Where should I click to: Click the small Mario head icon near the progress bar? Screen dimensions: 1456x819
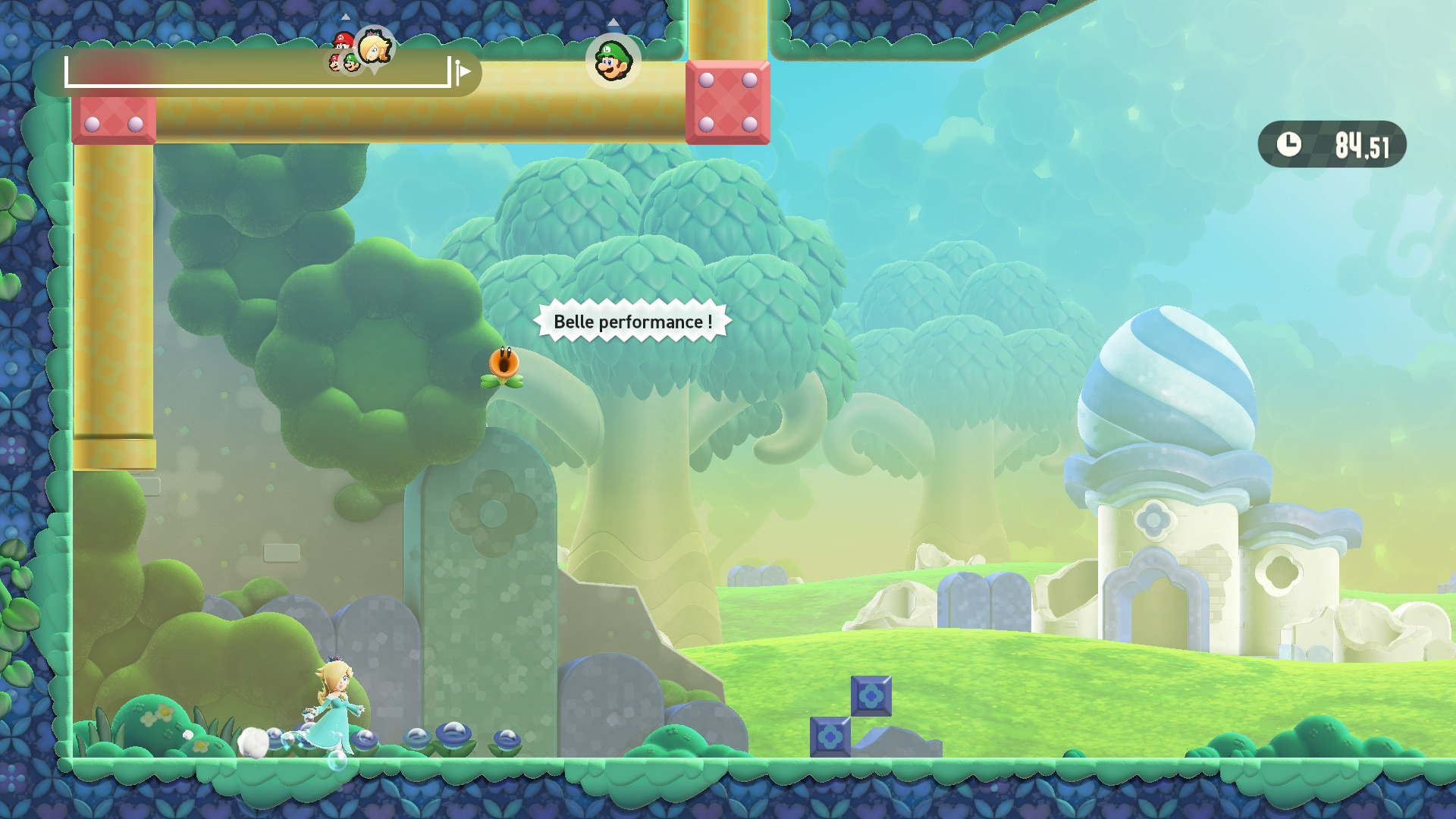point(334,63)
